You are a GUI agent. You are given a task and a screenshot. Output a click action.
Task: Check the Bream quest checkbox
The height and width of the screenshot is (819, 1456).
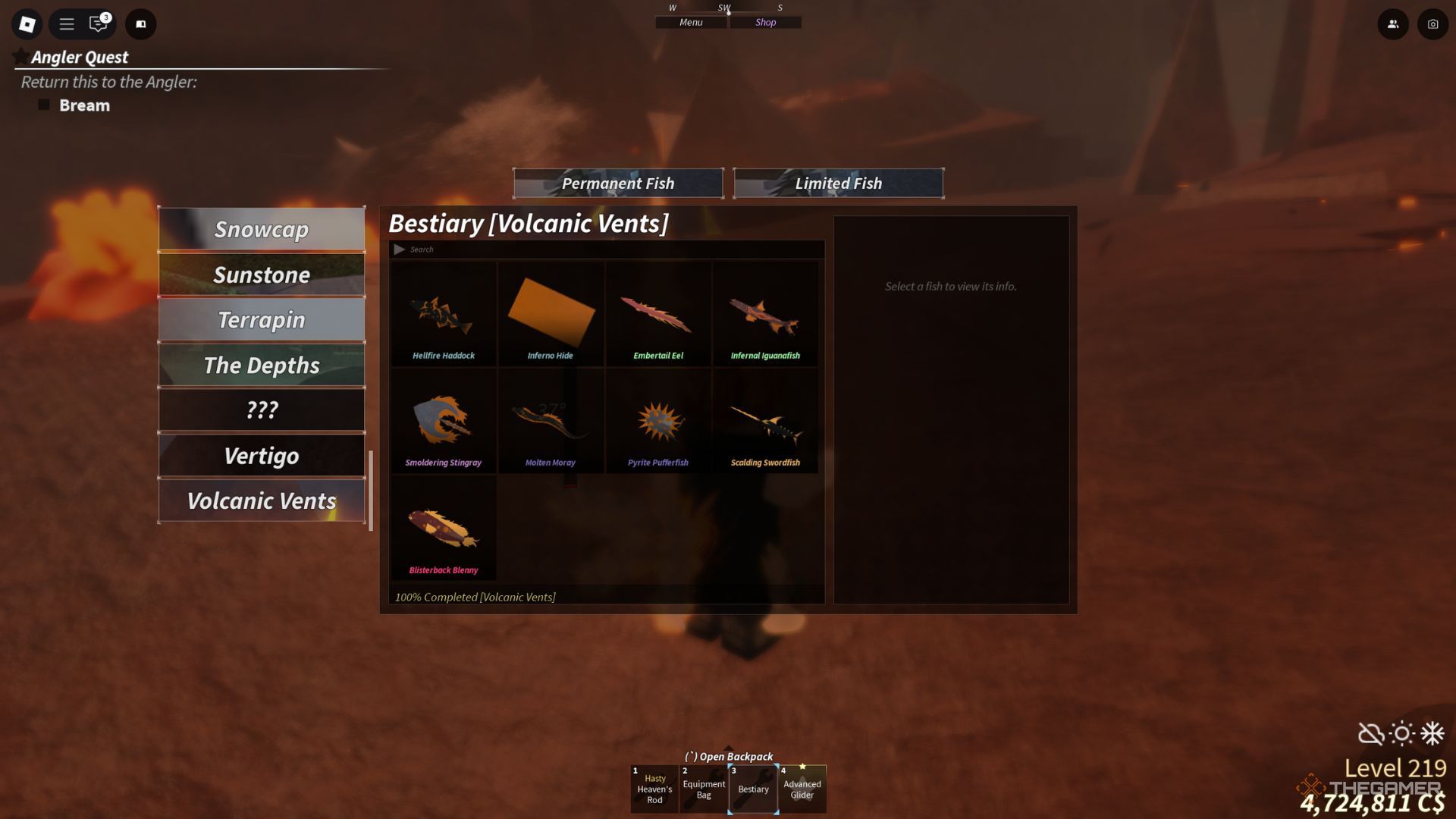point(44,105)
